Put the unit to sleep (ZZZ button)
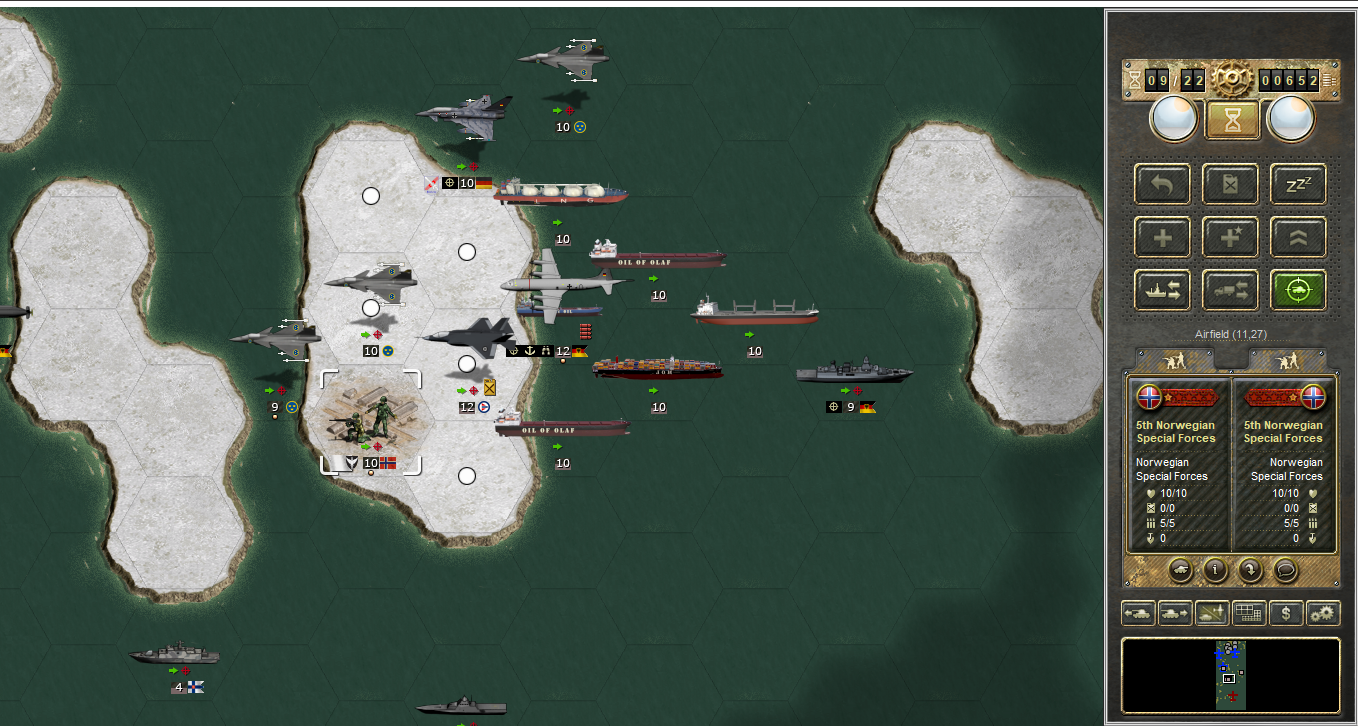Screen dimensions: 1358x726 pos(1298,184)
